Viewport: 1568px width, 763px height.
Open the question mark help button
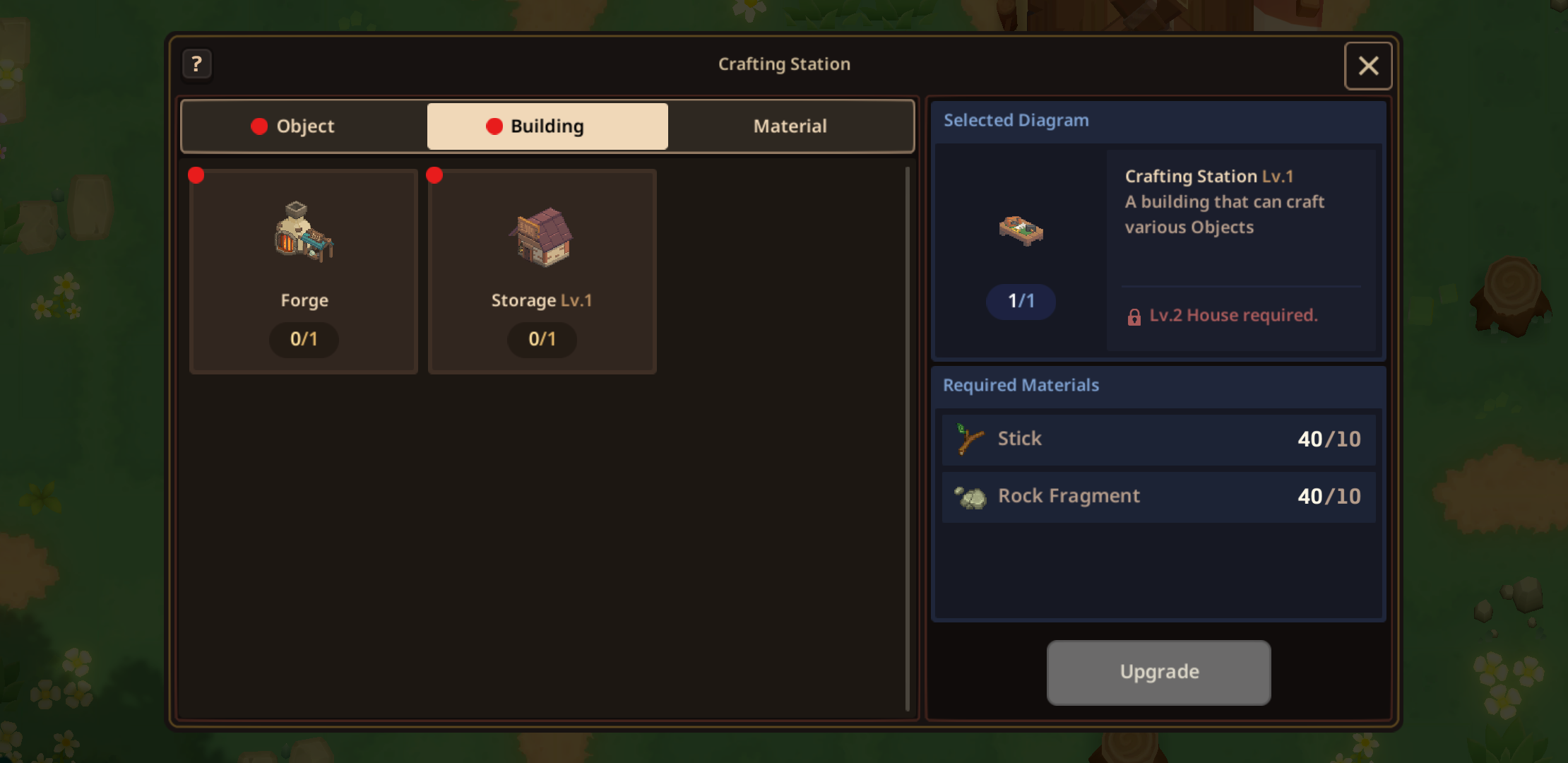tap(197, 64)
